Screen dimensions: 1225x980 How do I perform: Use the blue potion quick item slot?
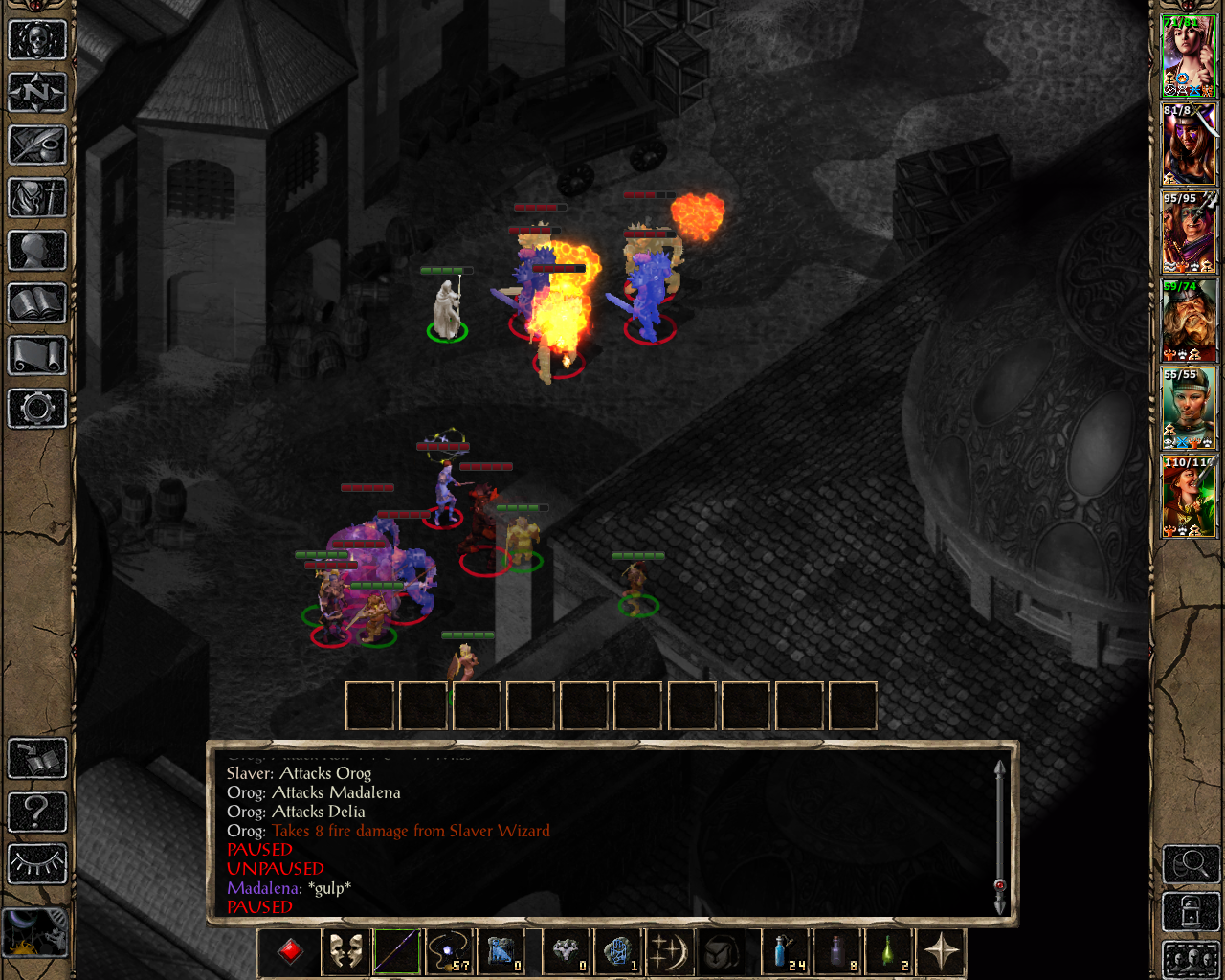(x=783, y=952)
